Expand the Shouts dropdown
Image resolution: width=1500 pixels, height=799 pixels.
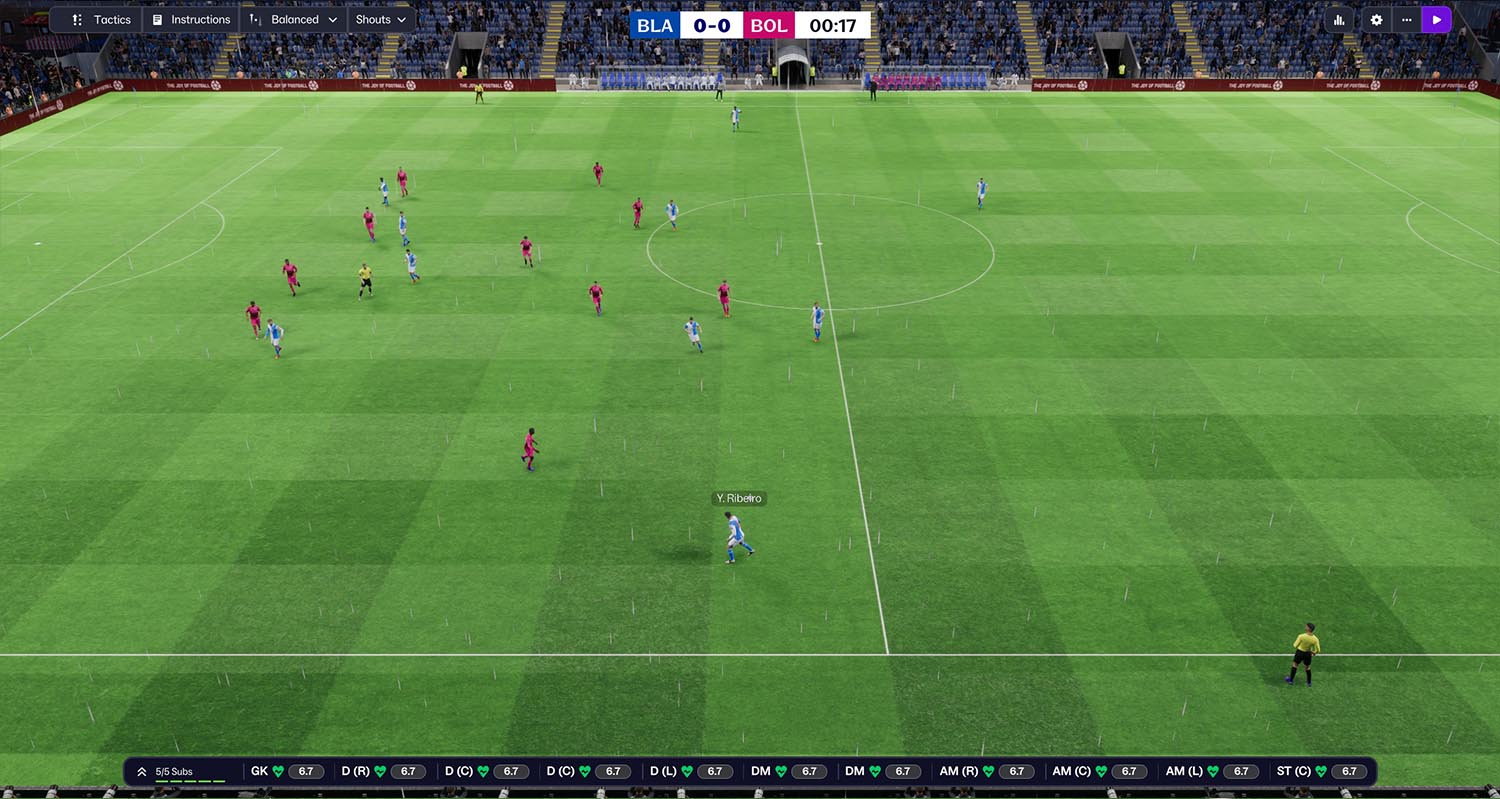(x=381, y=20)
